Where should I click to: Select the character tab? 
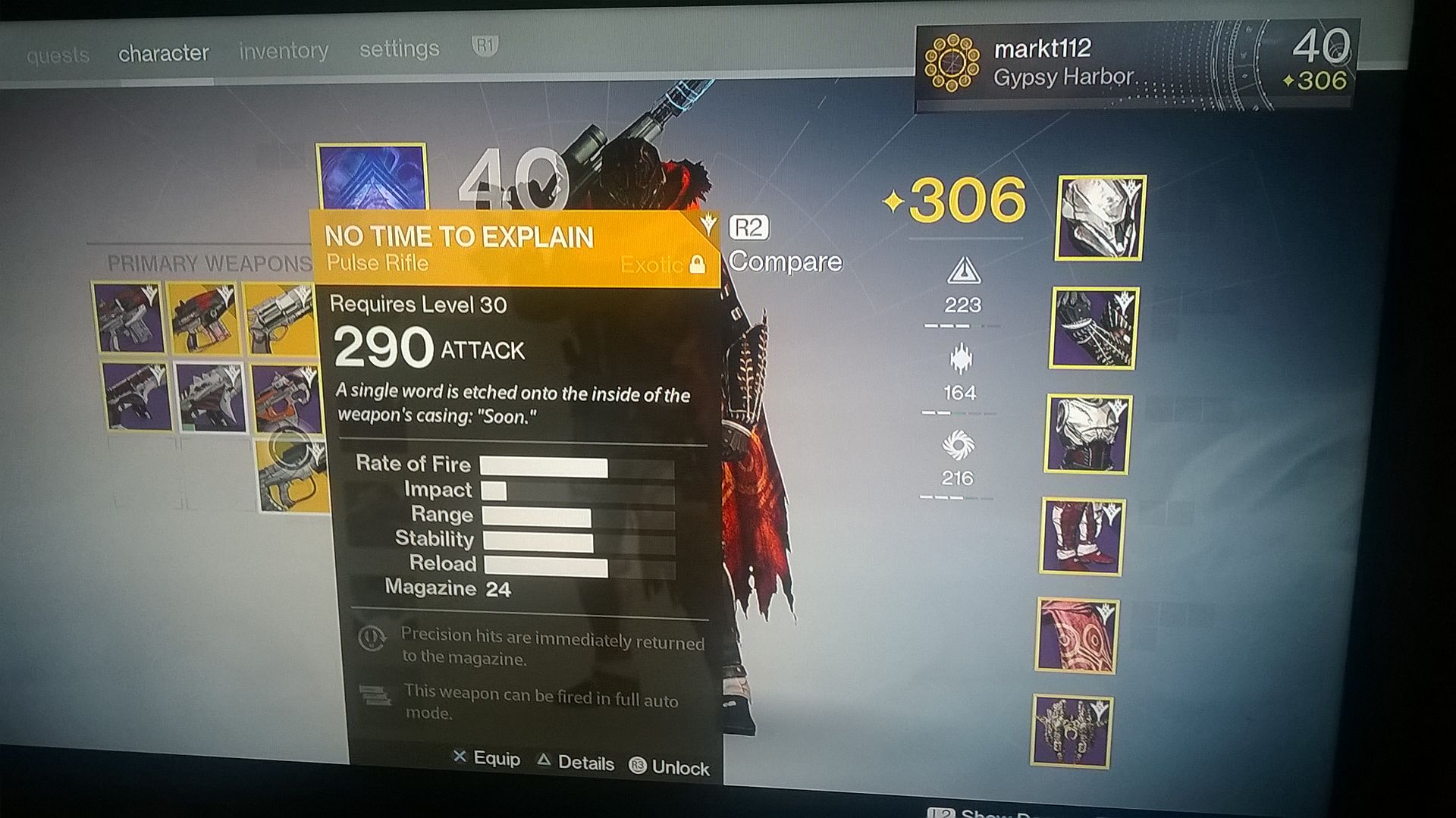pyautogui.click(x=163, y=53)
